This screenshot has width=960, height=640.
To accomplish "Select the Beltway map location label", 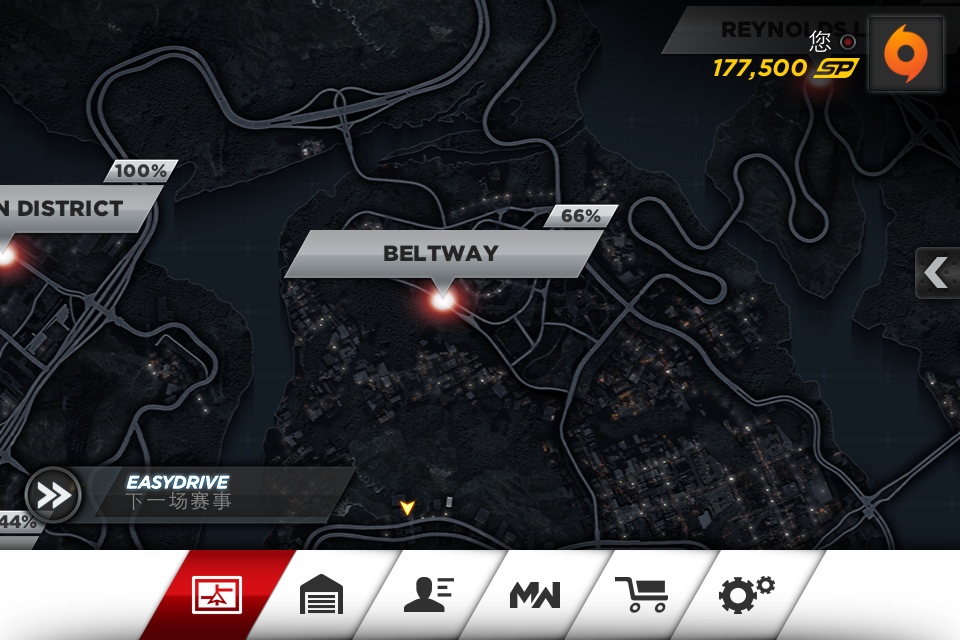I will (441, 254).
